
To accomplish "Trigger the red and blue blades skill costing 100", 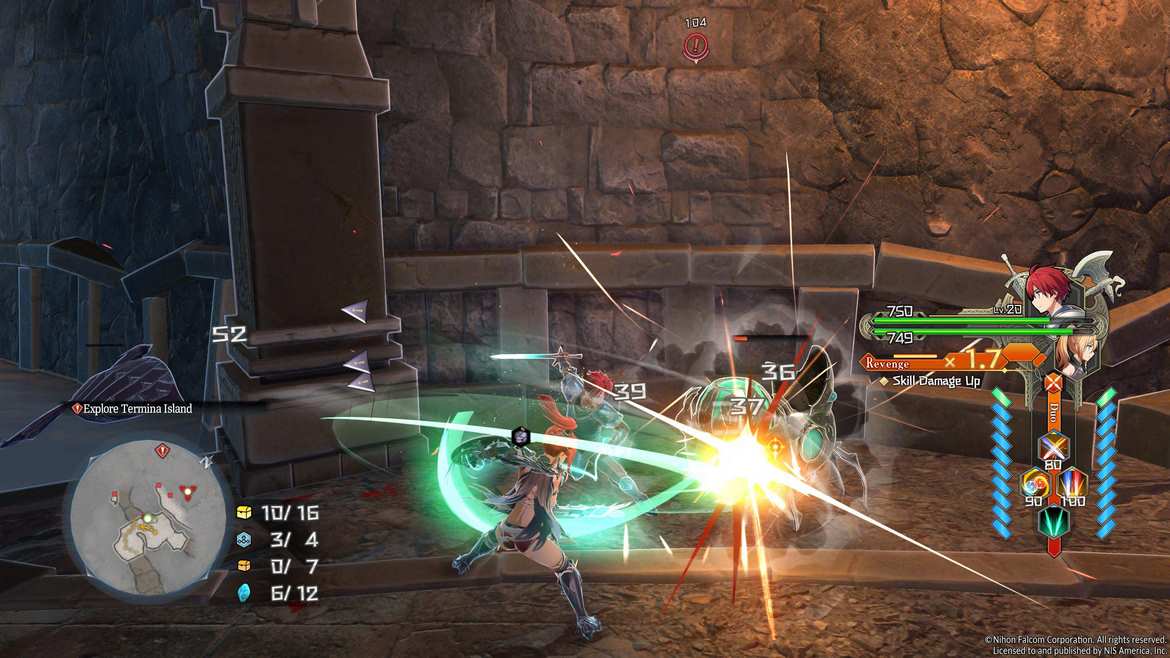I will pos(1073,485).
